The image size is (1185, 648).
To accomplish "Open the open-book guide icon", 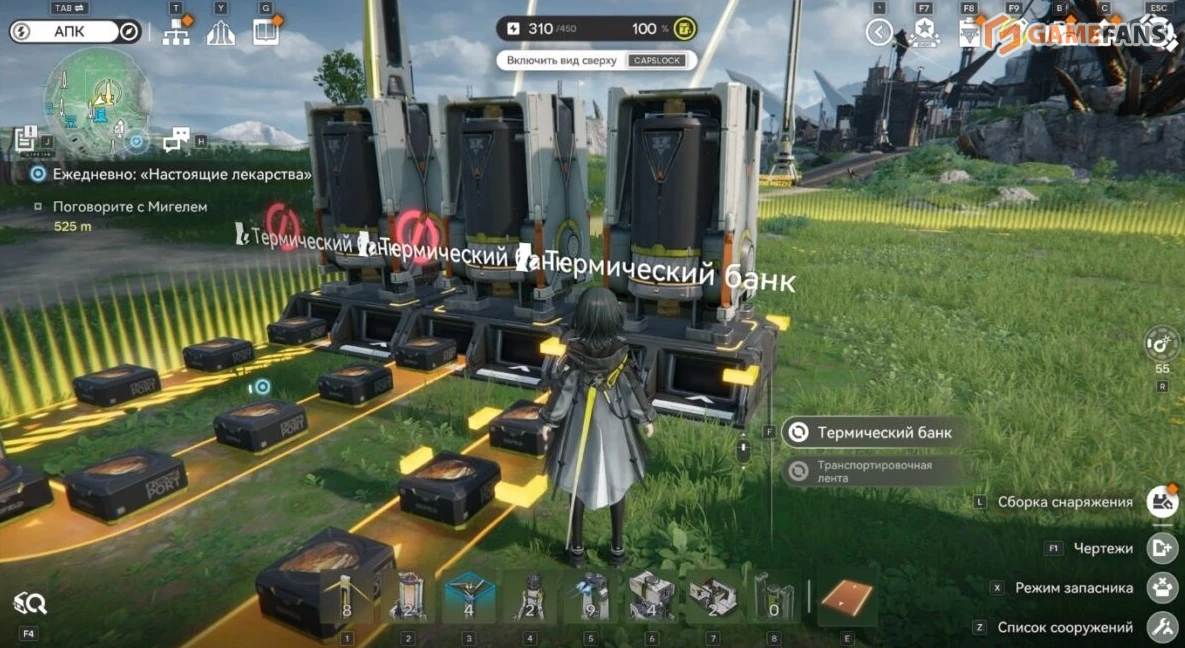I will 265,33.
